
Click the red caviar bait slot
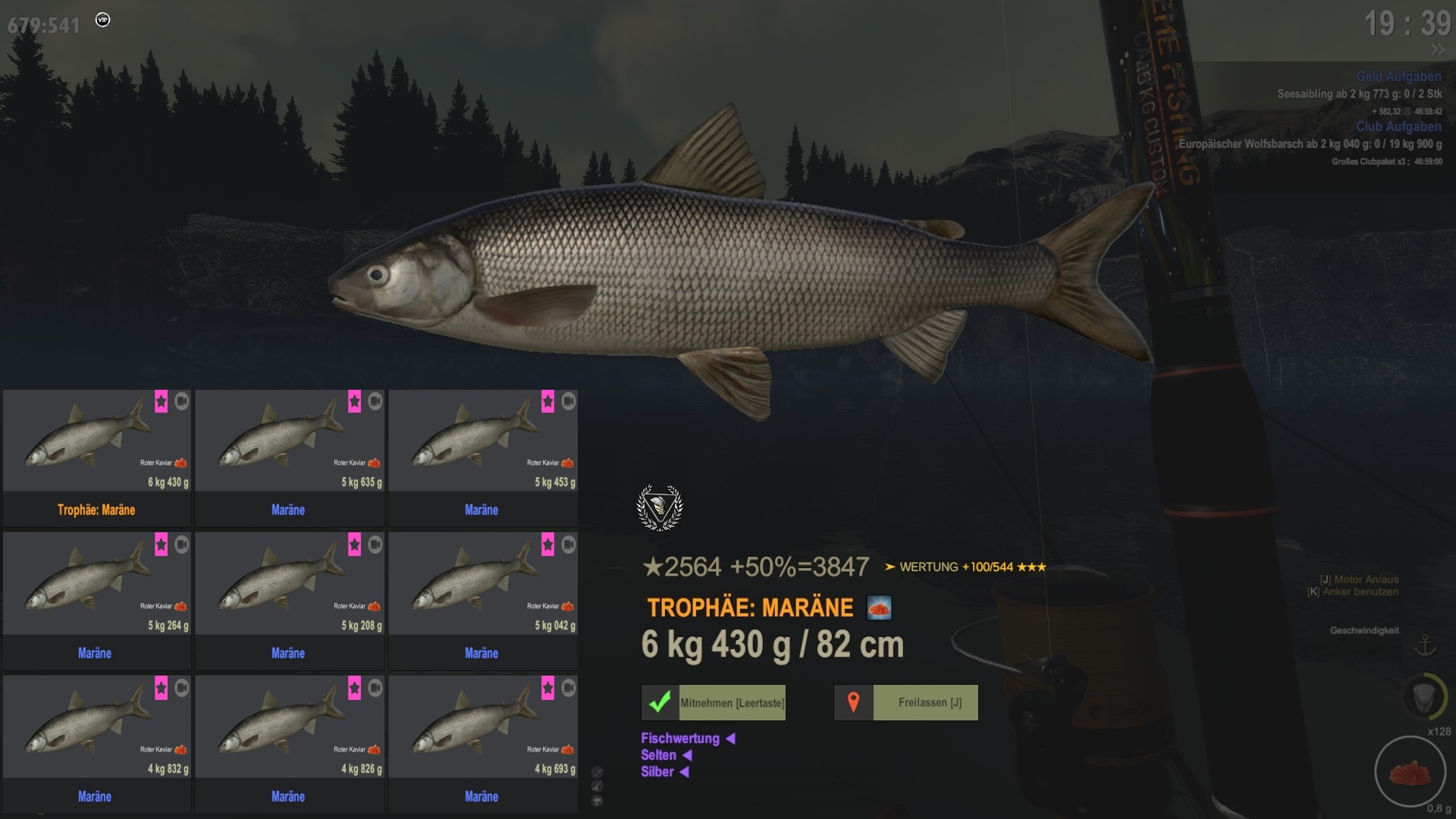1409,772
